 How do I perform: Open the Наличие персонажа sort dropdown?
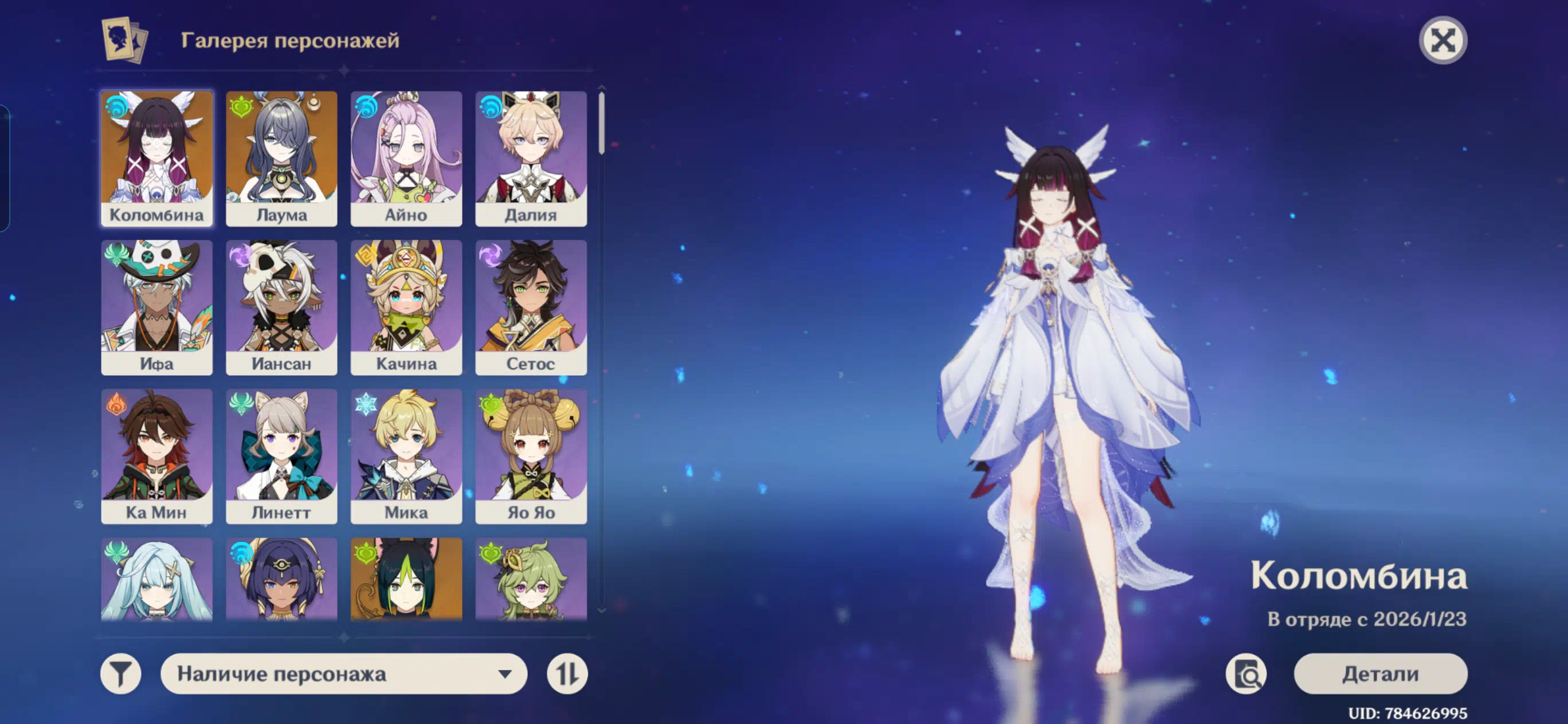click(343, 674)
